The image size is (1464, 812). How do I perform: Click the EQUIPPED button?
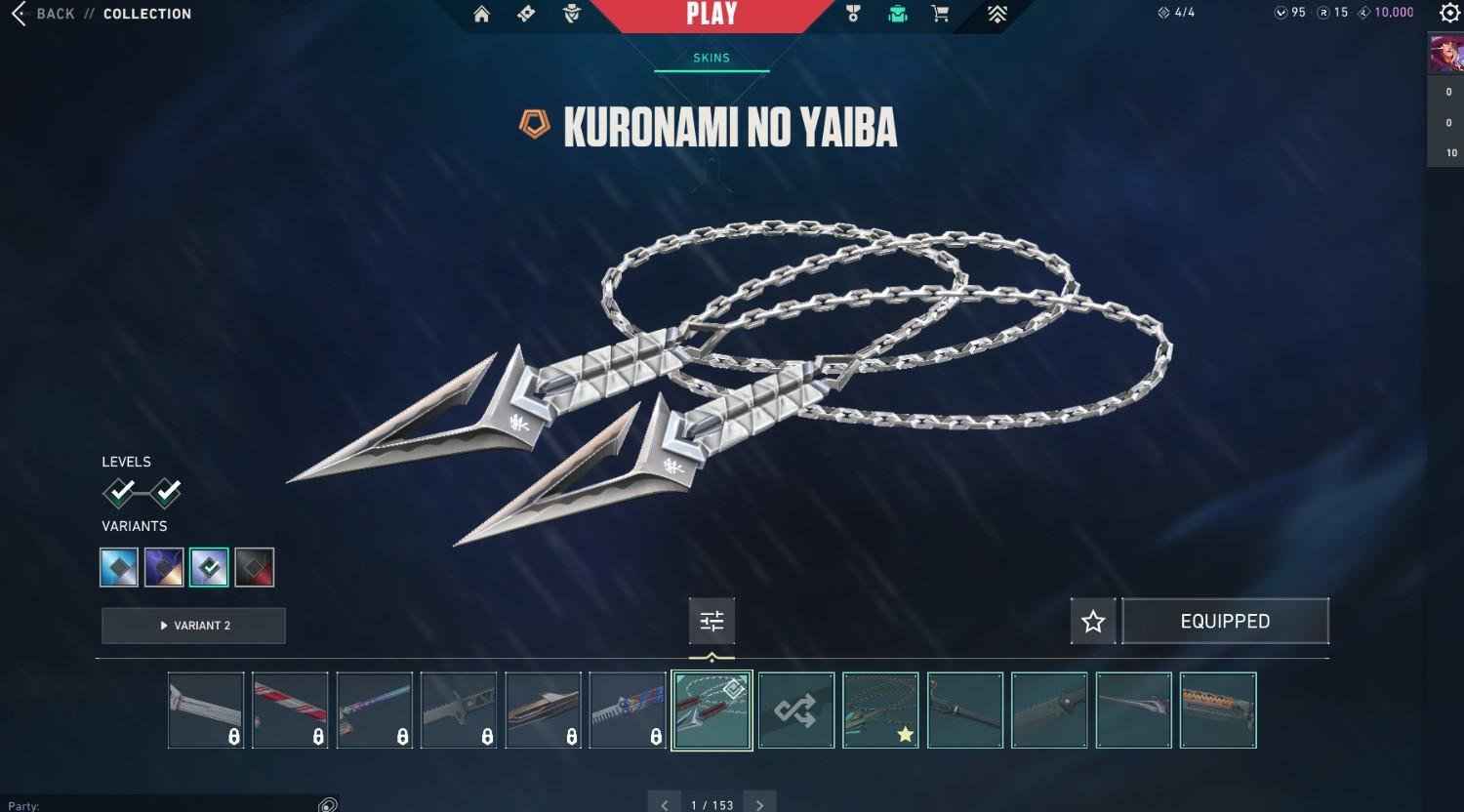click(1226, 621)
